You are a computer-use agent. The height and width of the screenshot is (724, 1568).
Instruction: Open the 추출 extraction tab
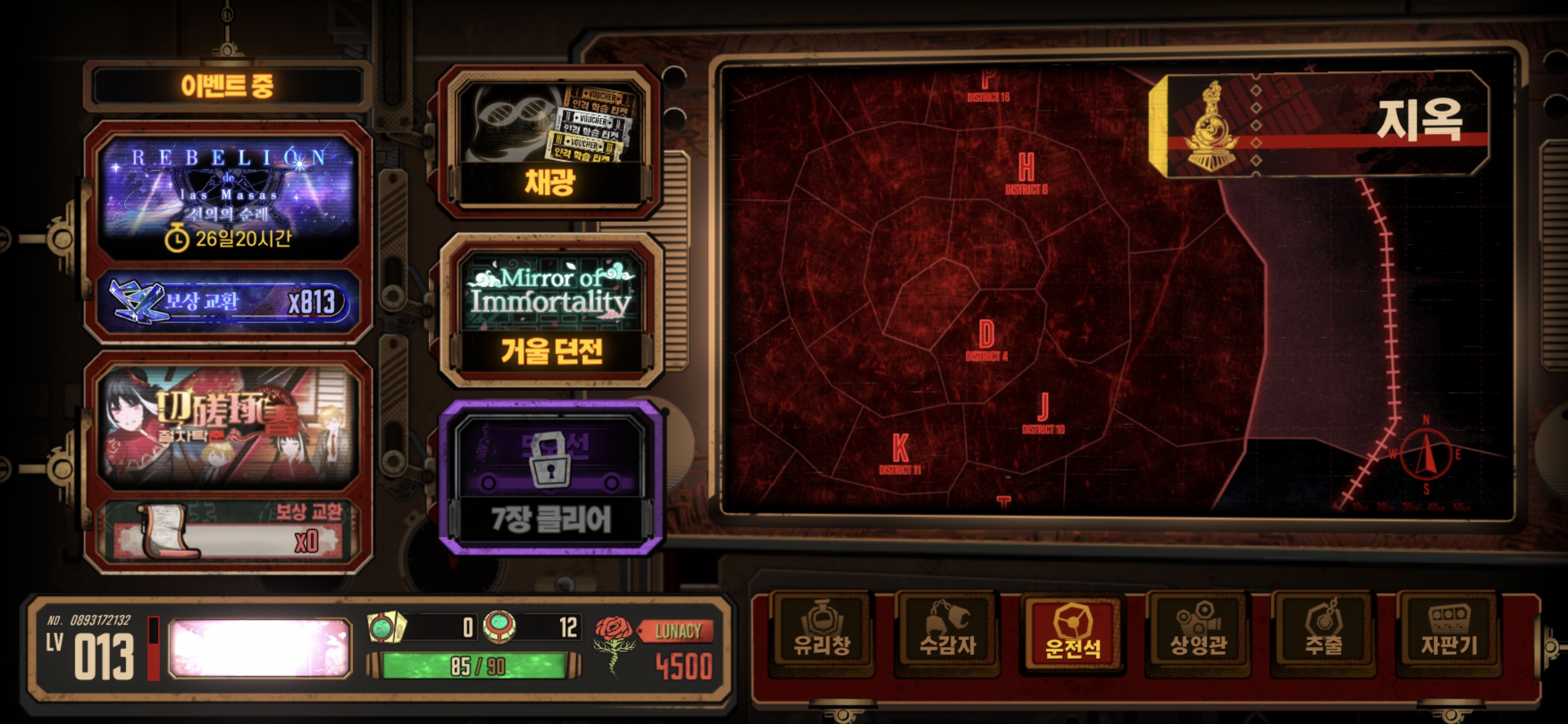[1323, 632]
